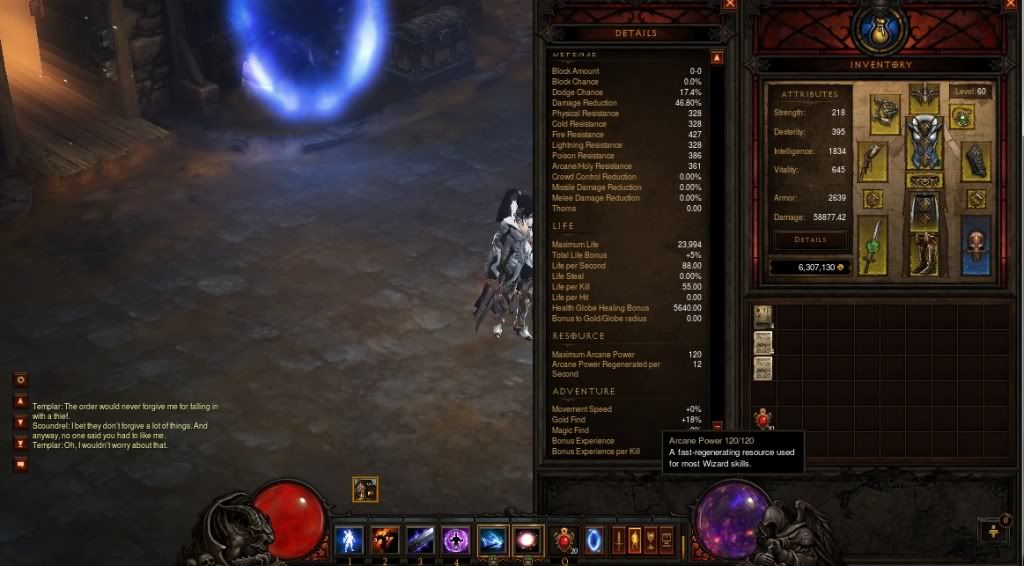This screenshot has width=1024, height=566.
Task: Select the equipped chest armor slot
Action: [x=924, y=143]
